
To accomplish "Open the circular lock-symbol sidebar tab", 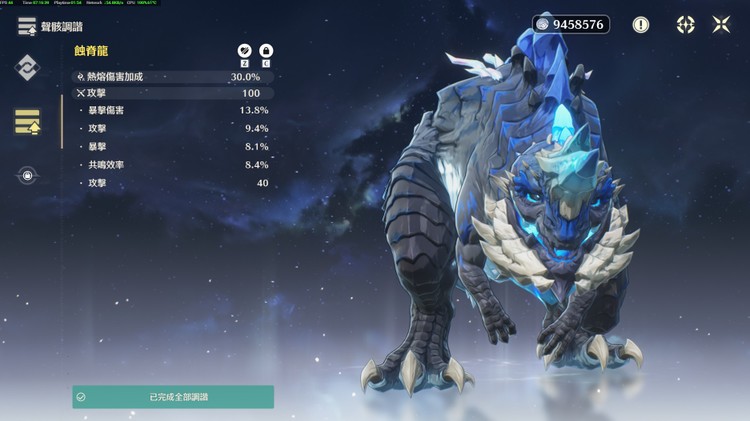I will [27, 176].
